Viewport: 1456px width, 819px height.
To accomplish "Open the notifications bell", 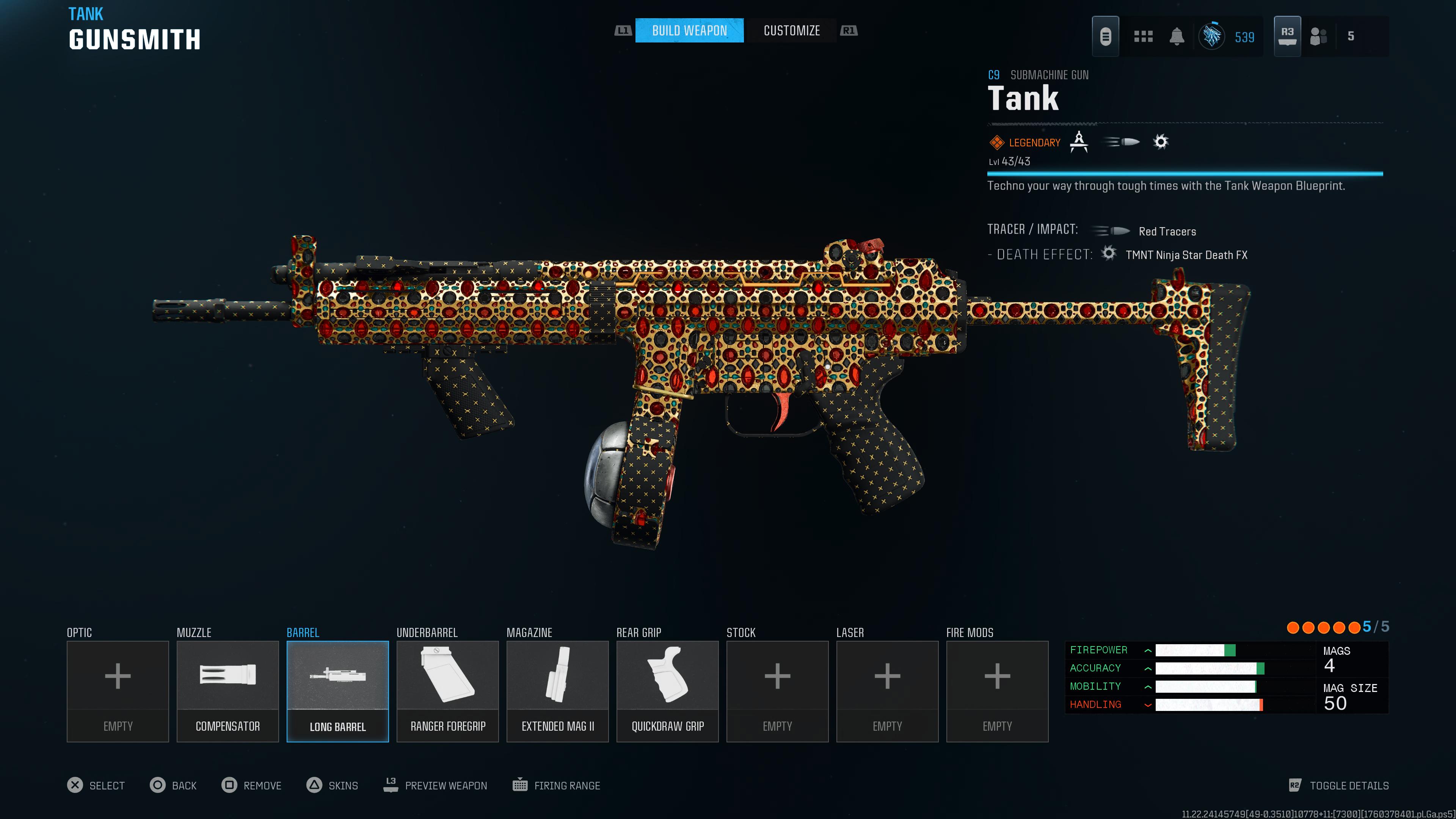I will [1177, 37].
